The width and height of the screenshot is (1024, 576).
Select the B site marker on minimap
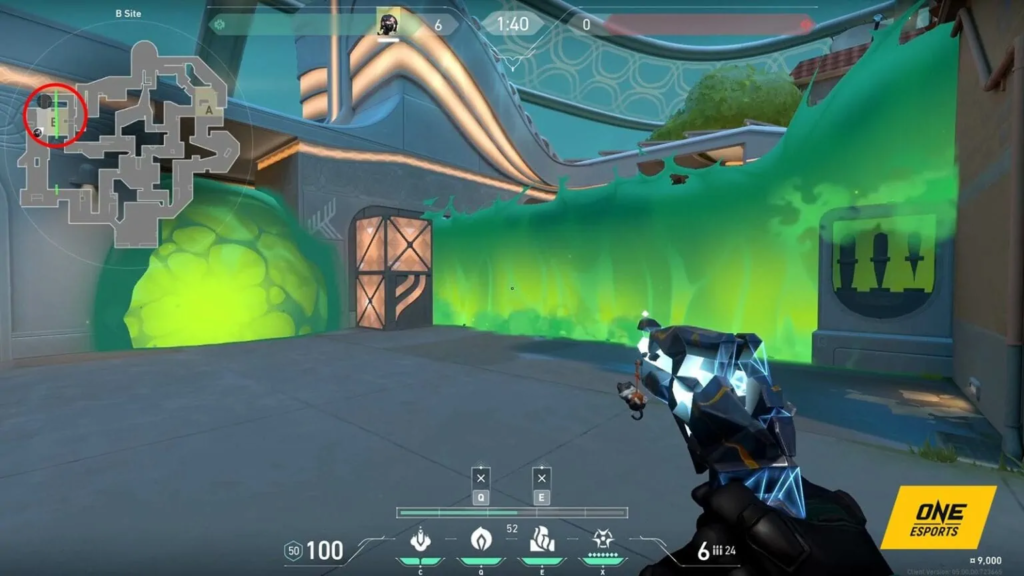click(x=54, y=119)
